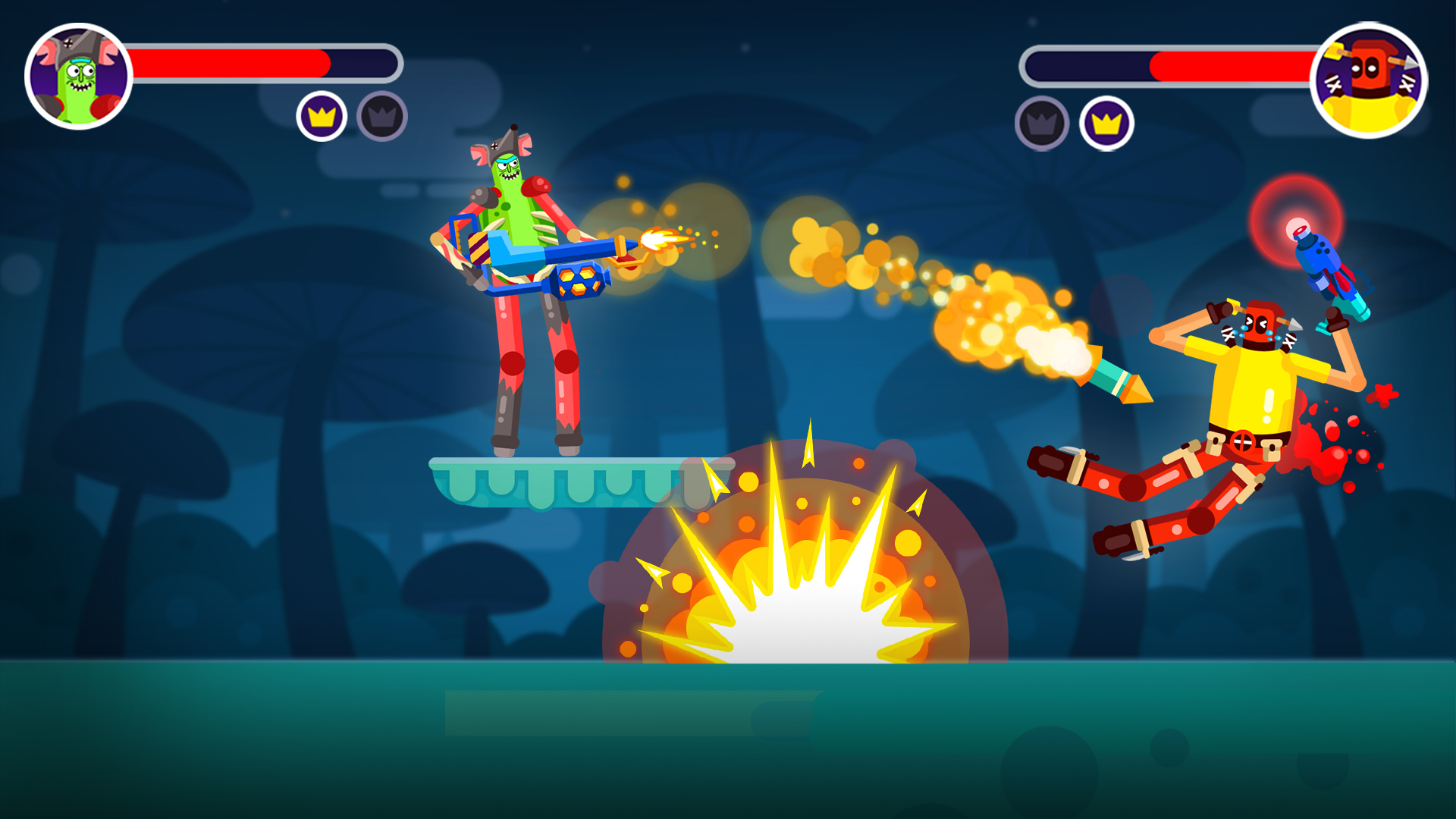This screenshot has width=1456, height=819.
Task: Select the pickle player's empty crown icon
Action: (382, 117)
